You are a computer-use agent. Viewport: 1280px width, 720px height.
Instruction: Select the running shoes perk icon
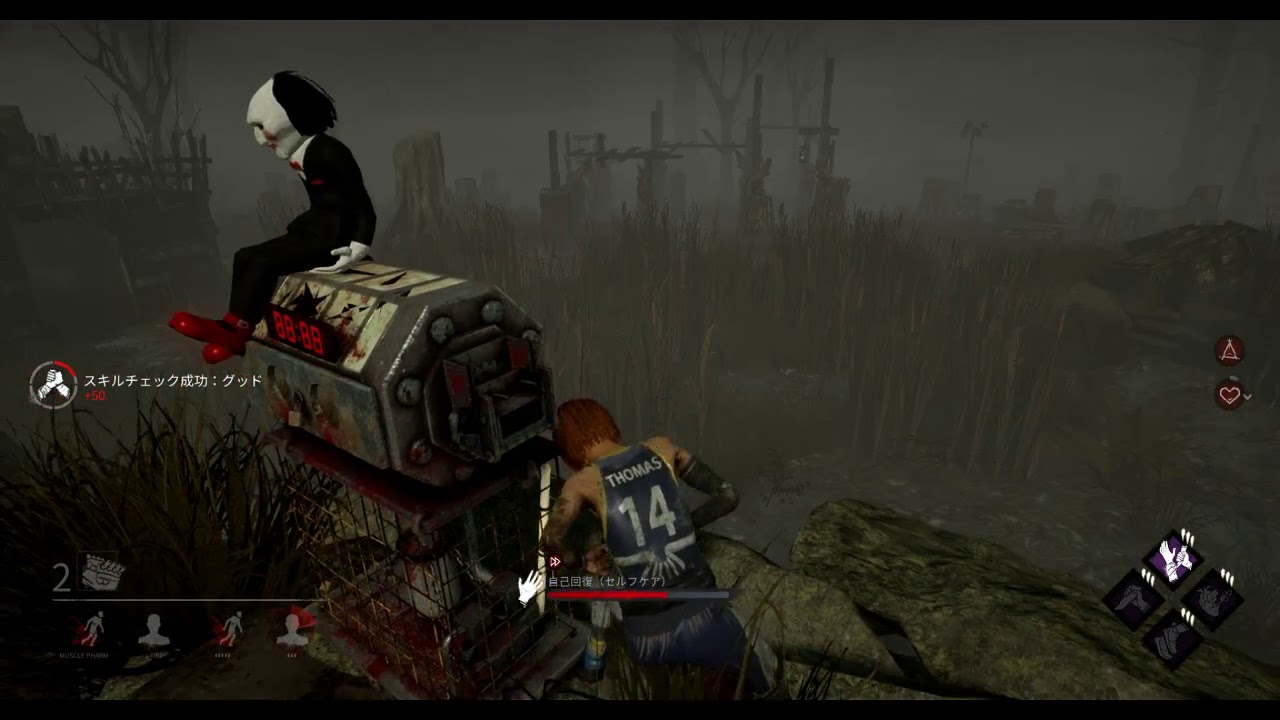point(1173,638)
